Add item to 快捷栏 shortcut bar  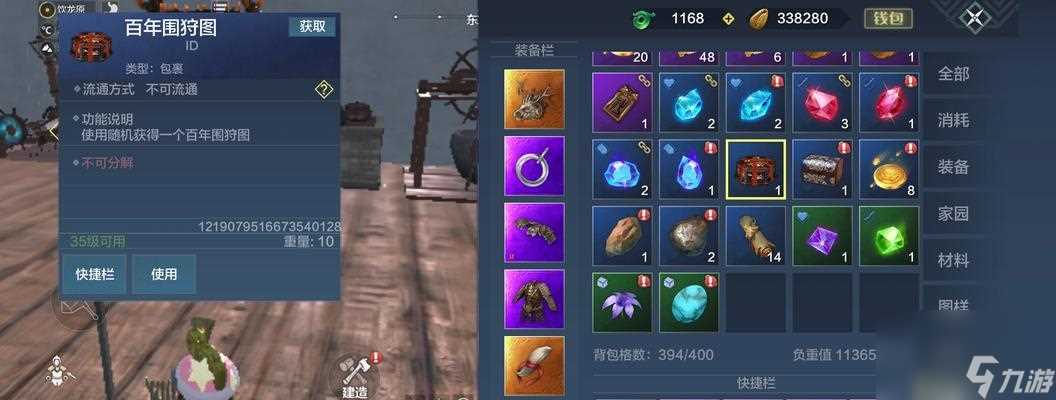coord(94,274)
